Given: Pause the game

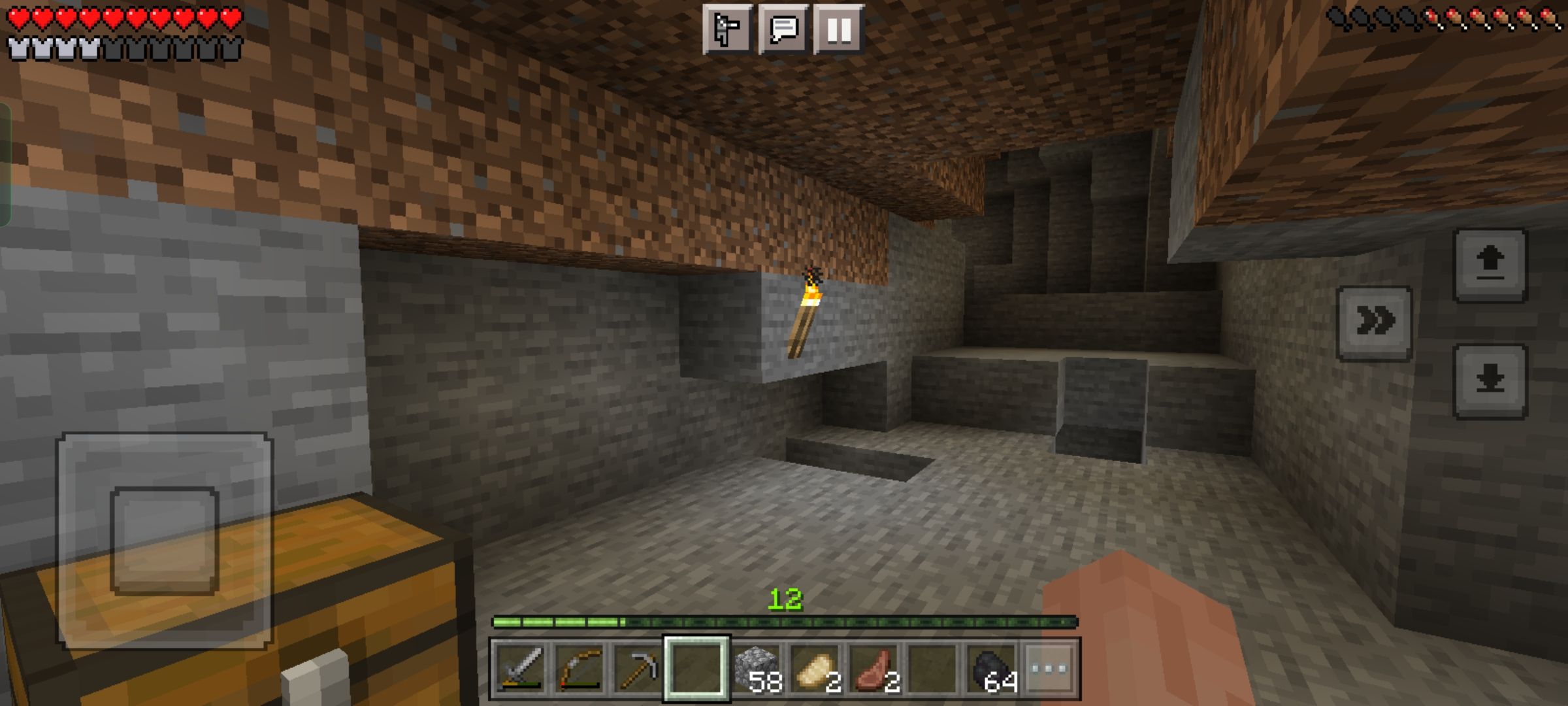Looking at the screenshot, I should [839, 29].
